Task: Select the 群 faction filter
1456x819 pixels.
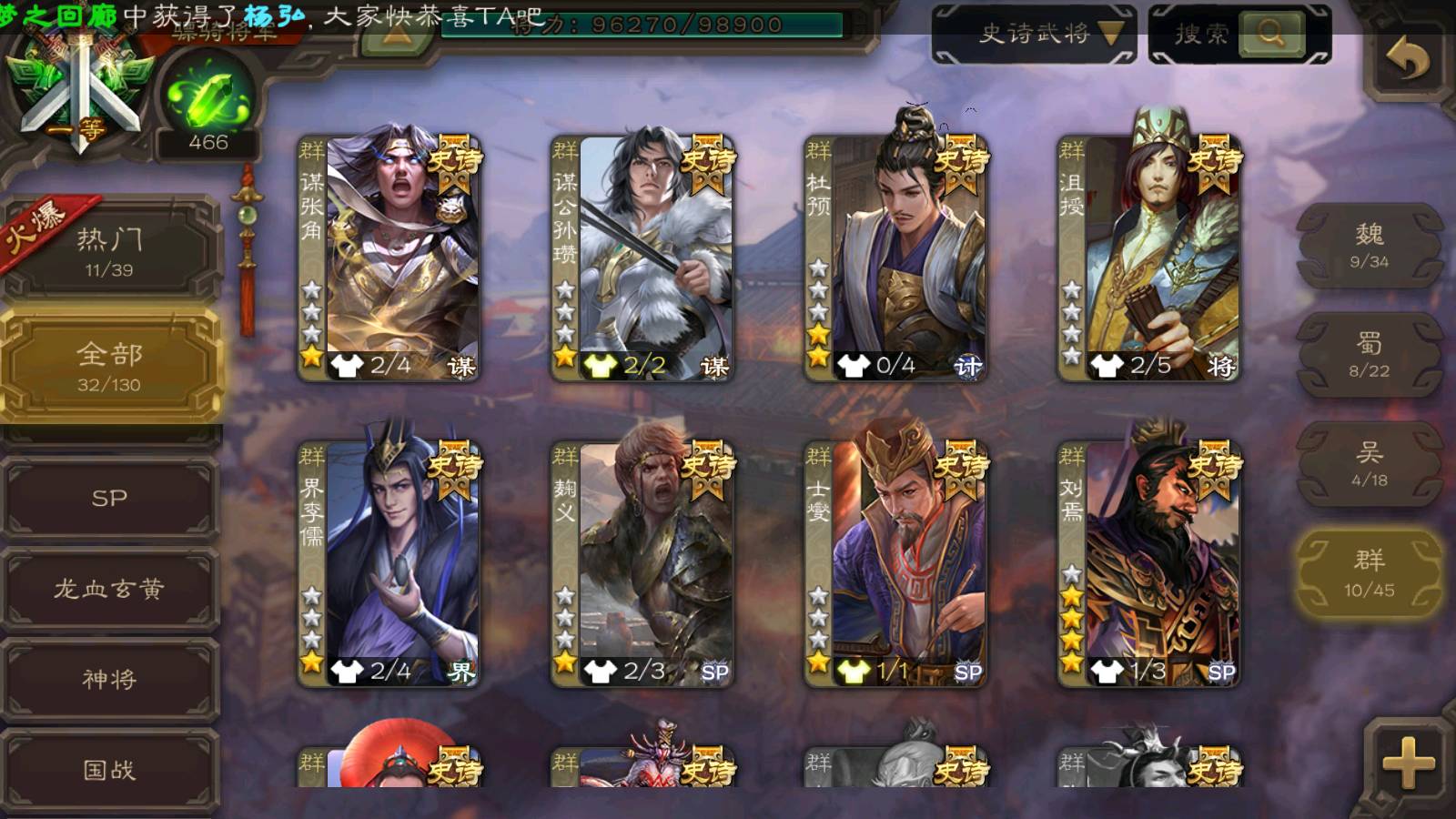Action: 1369,573
